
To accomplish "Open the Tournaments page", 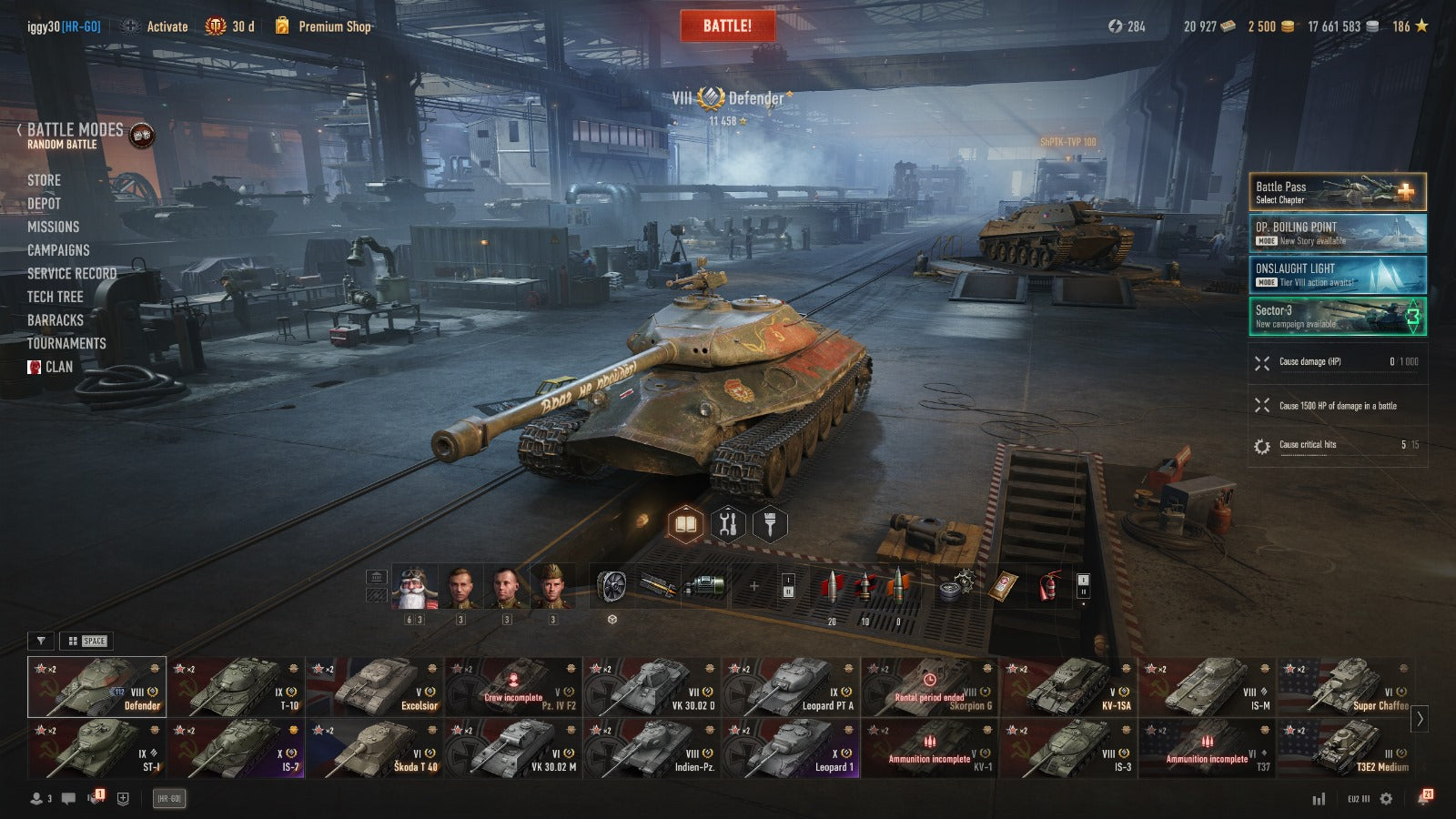I will 66,344.
